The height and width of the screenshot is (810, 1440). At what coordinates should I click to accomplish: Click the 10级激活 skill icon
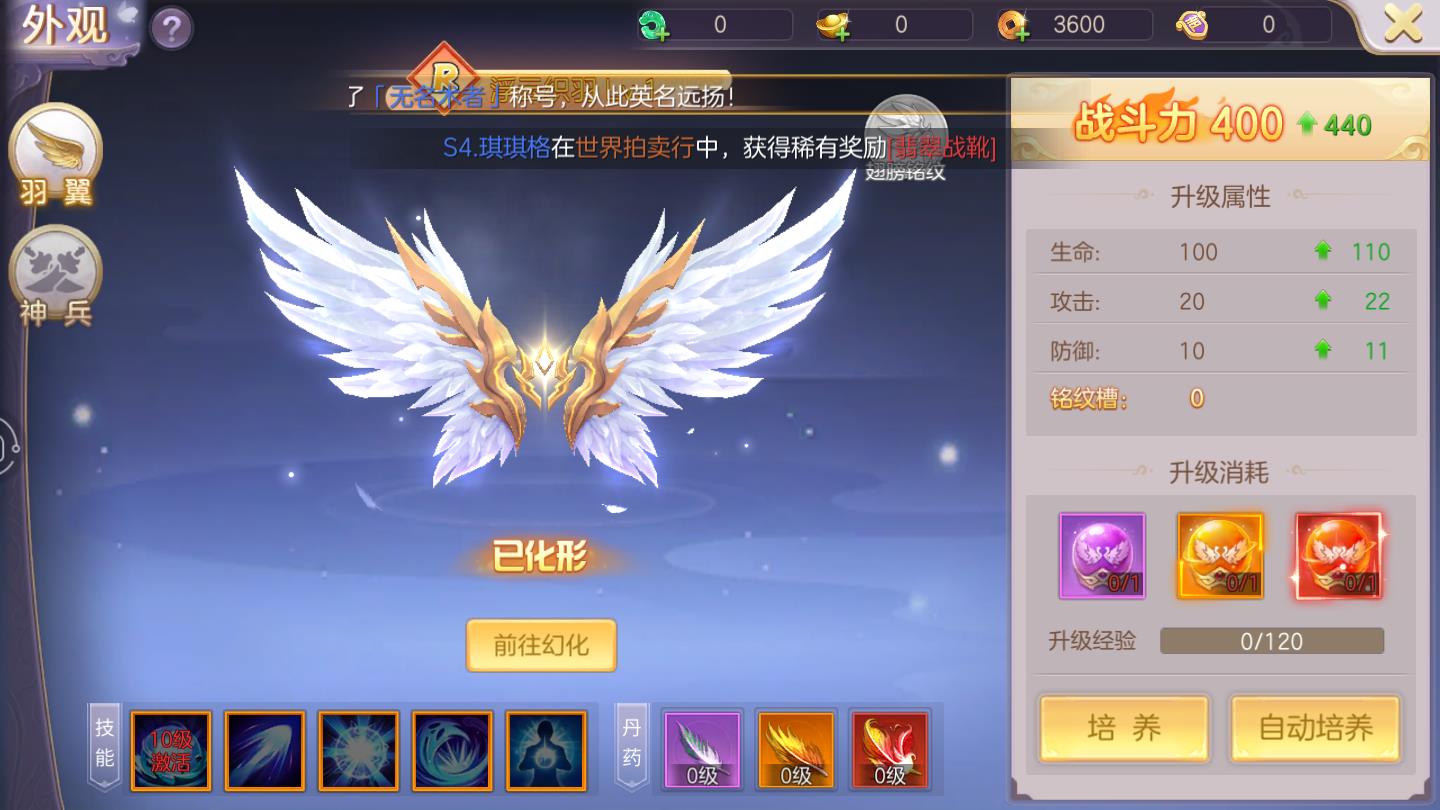click(x=171, y=750)
